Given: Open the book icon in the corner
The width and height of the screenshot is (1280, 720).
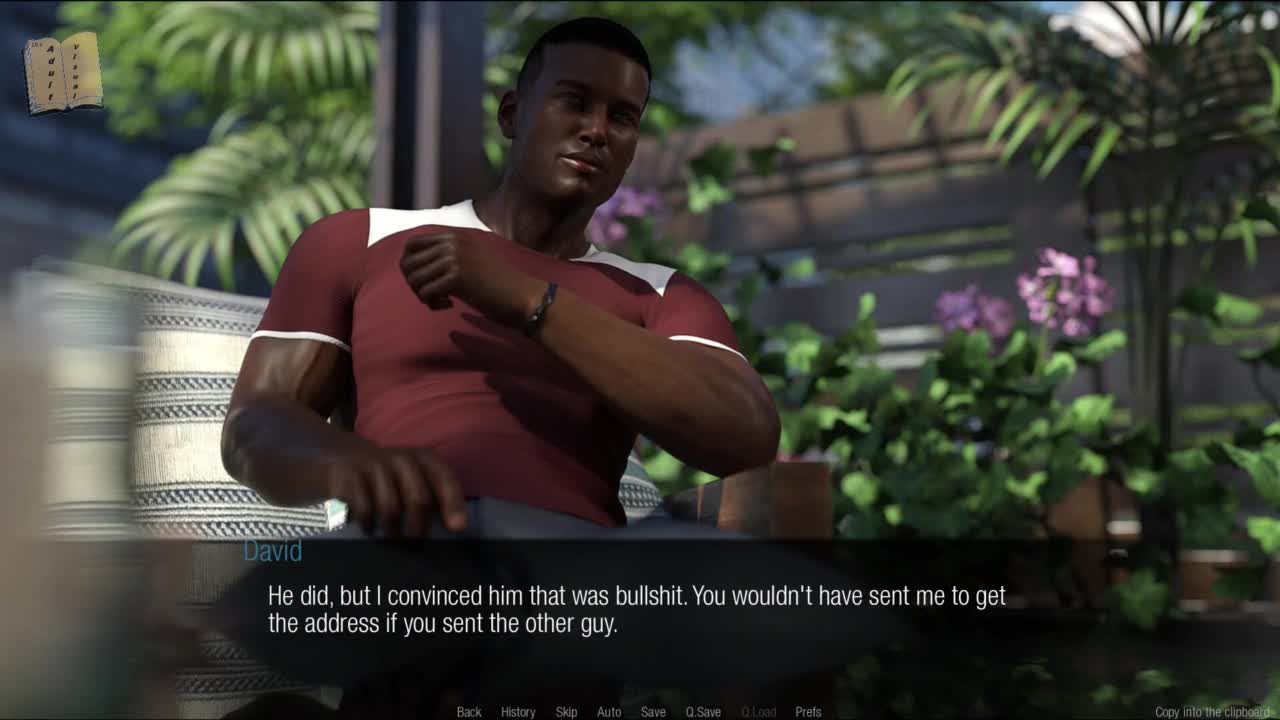Looking at the screenshot, I should [x=63, y=72].
